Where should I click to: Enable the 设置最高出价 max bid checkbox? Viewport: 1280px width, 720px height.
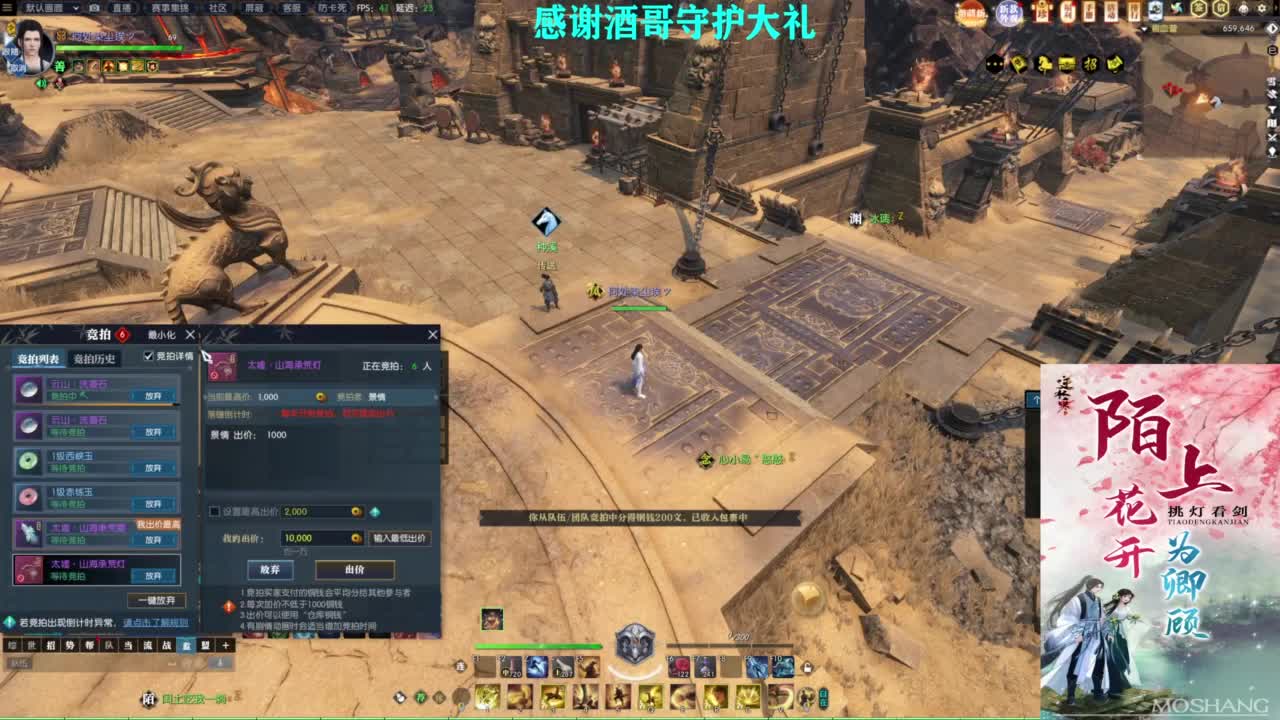(213, 511)
